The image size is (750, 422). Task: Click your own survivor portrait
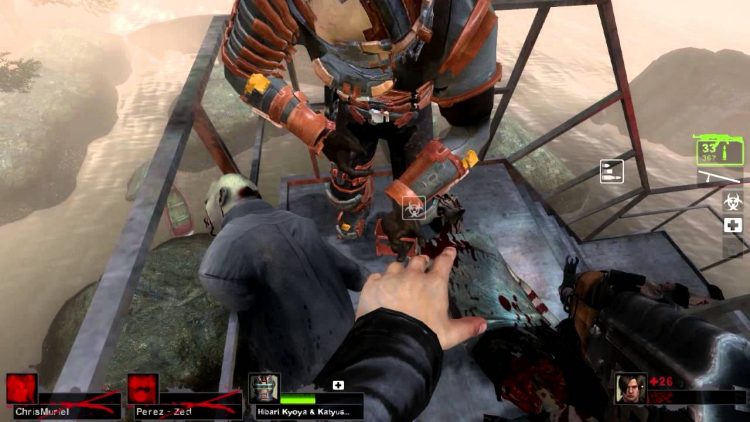(x=631, y=388)
